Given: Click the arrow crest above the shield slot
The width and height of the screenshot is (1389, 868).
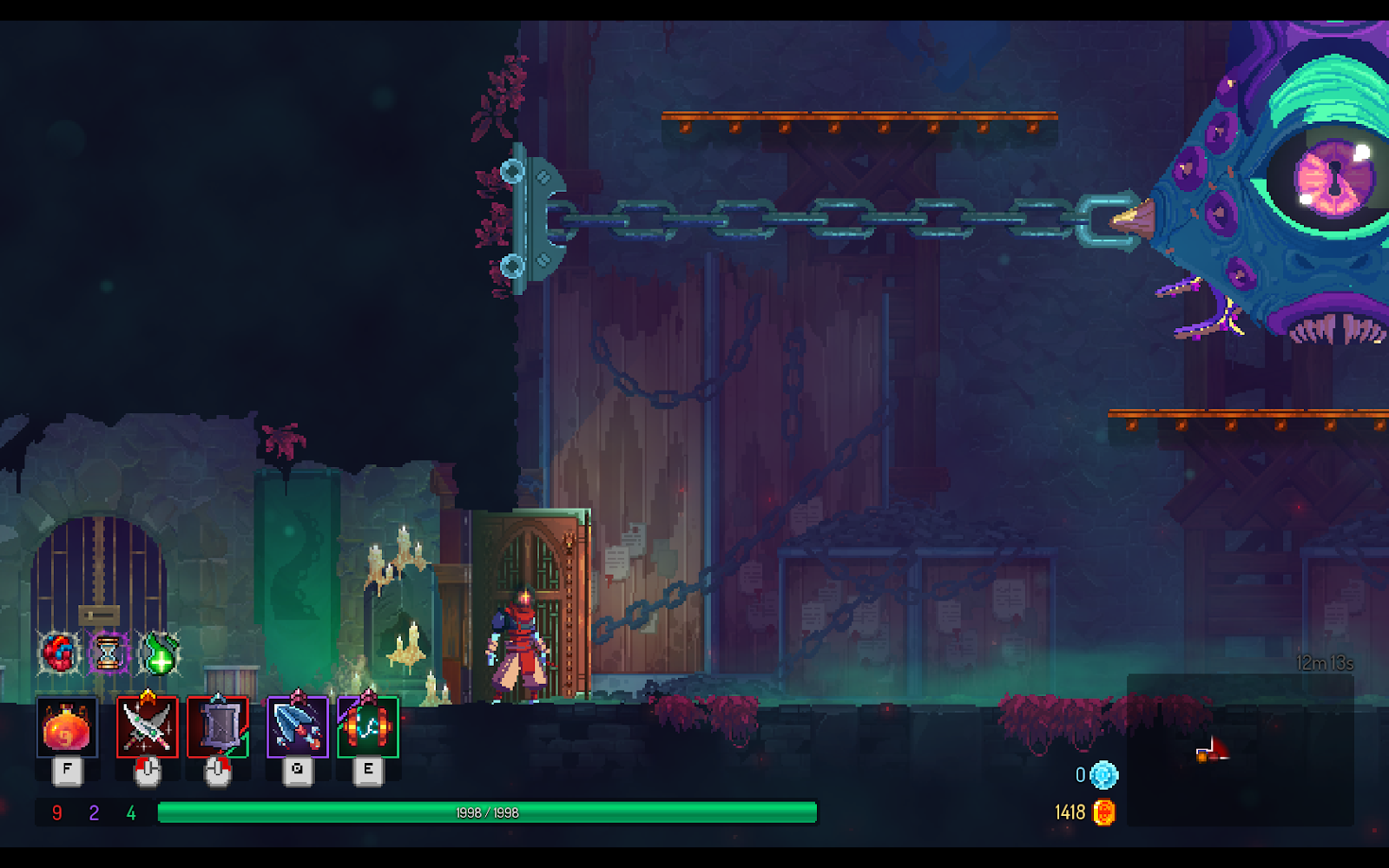Looking at the screenshot, I should 219,696.
